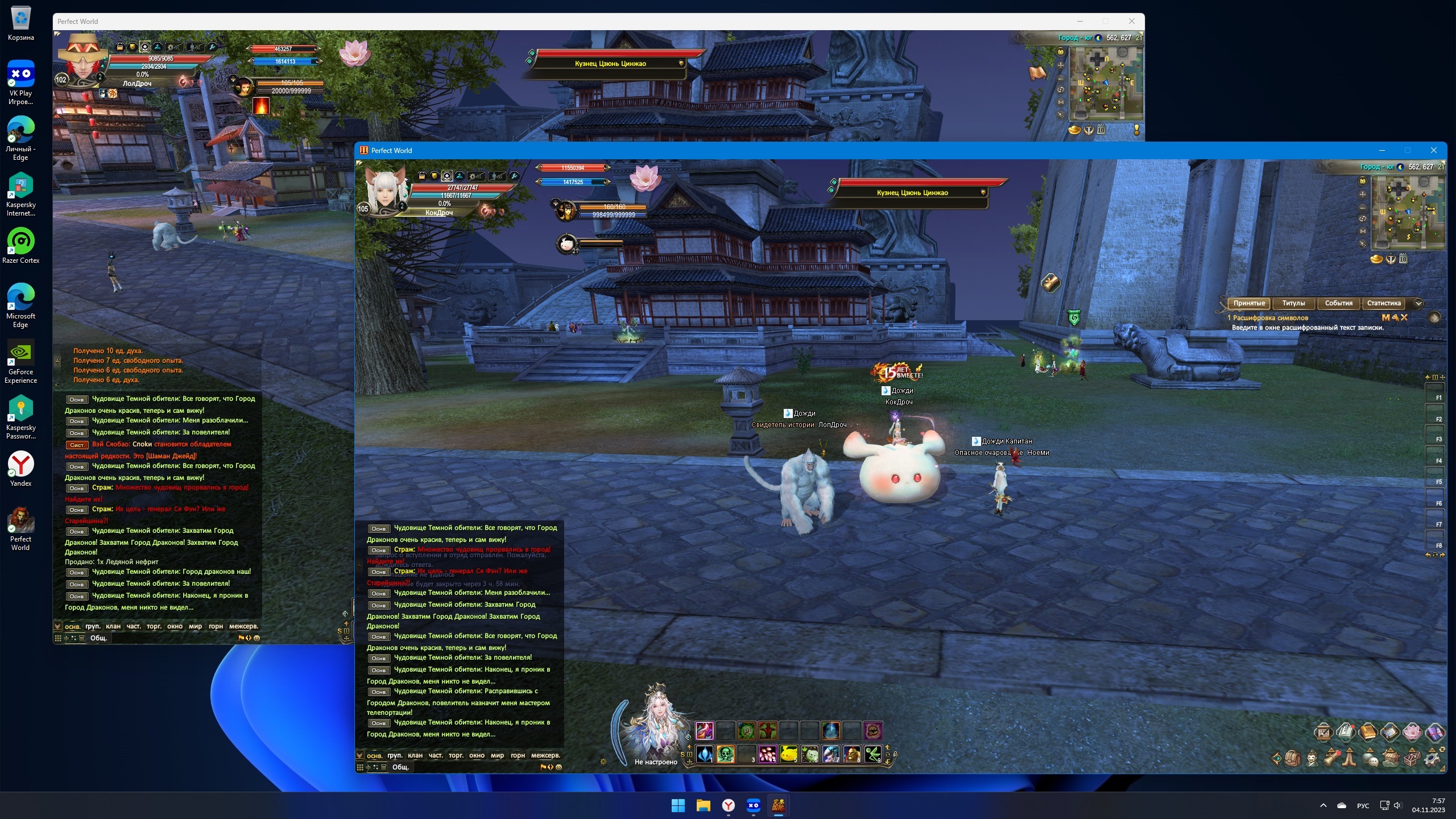Show the Статистика tab
1456x819 pixels.
point(1384,303)
